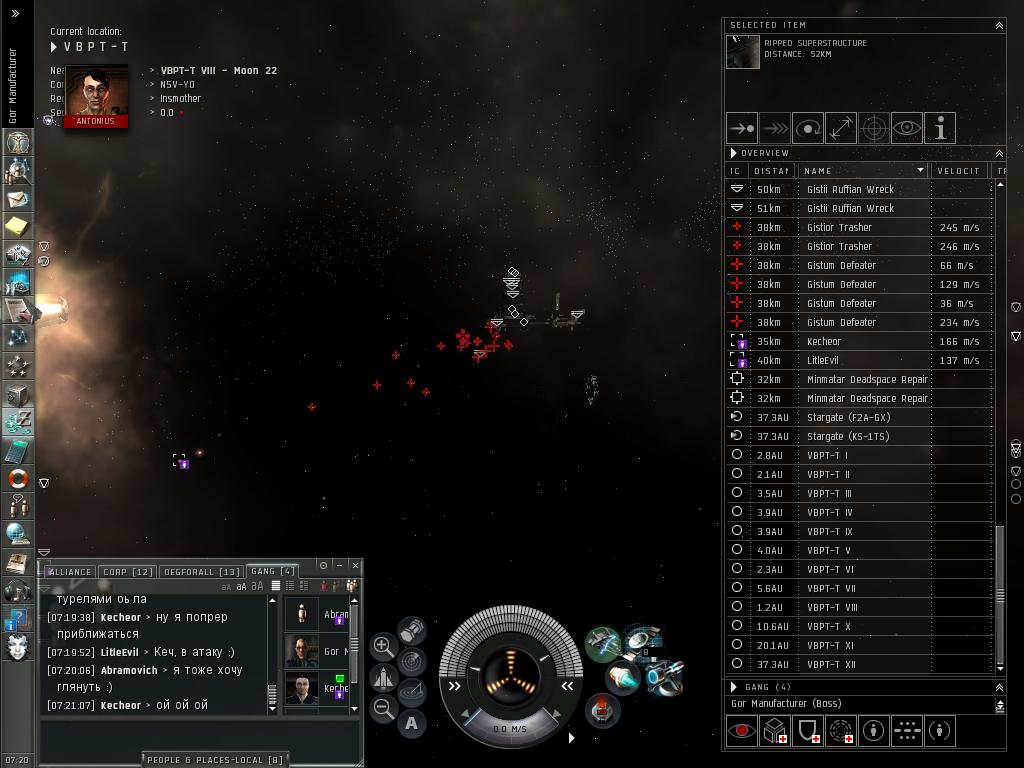The image size is (1024, 768).
Task: Select the ALLIANCE chat tab
Action: (x=69, y=572)
